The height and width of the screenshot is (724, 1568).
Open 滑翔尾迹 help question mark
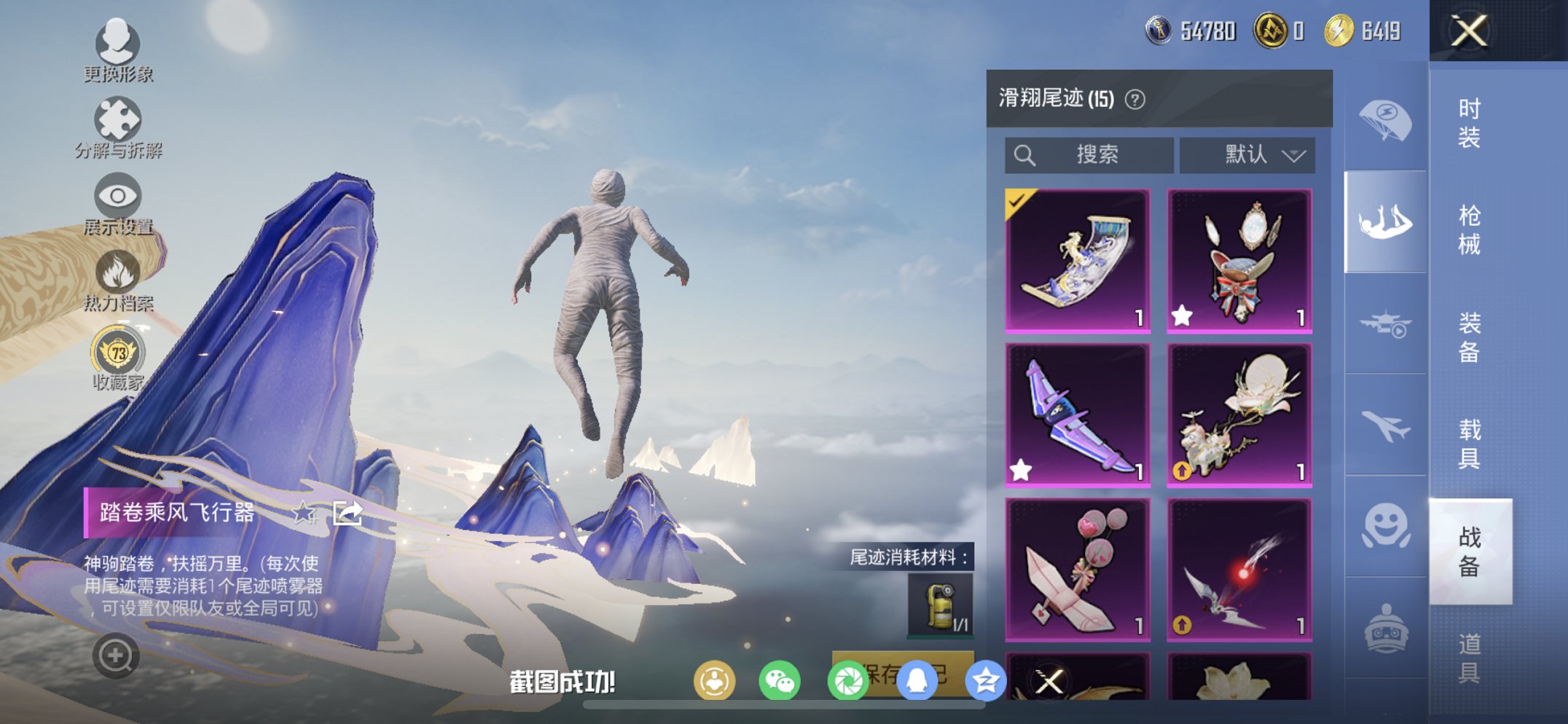pyautogui.click(x=1136, y=98)
